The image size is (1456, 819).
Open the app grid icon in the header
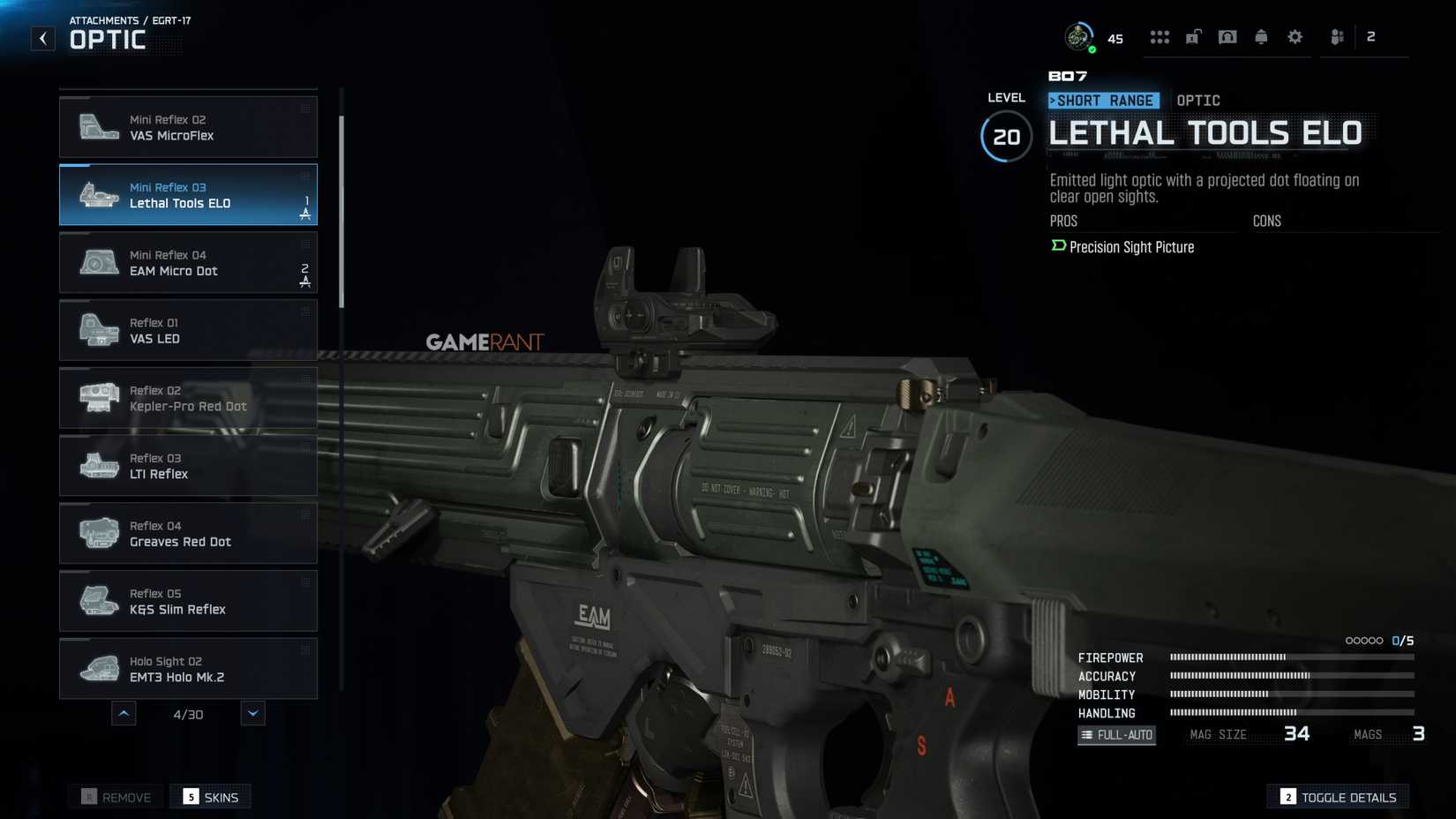point(1159,36)
